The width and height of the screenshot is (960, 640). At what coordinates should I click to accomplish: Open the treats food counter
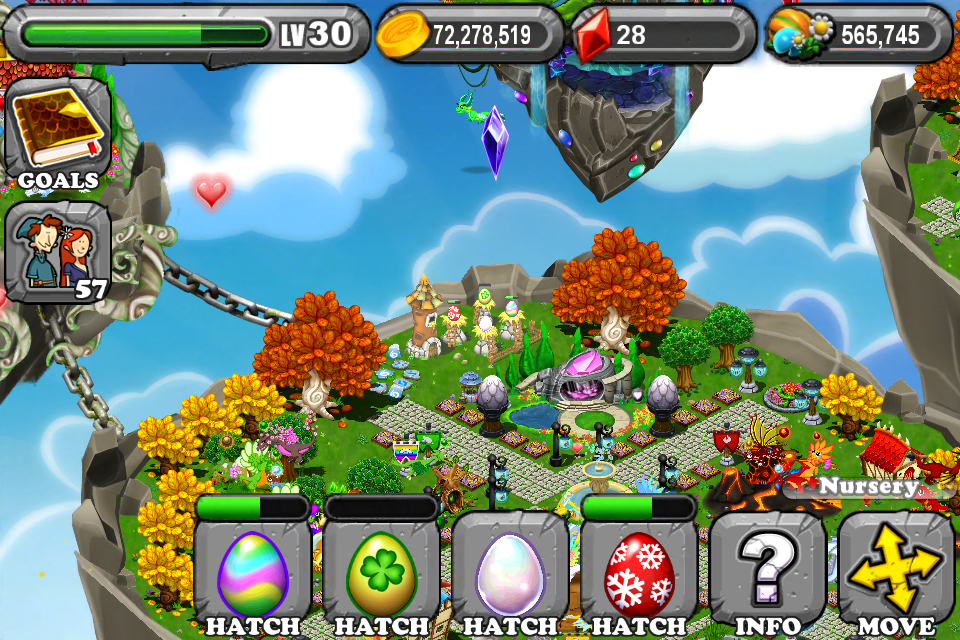[x=858, y=35]
